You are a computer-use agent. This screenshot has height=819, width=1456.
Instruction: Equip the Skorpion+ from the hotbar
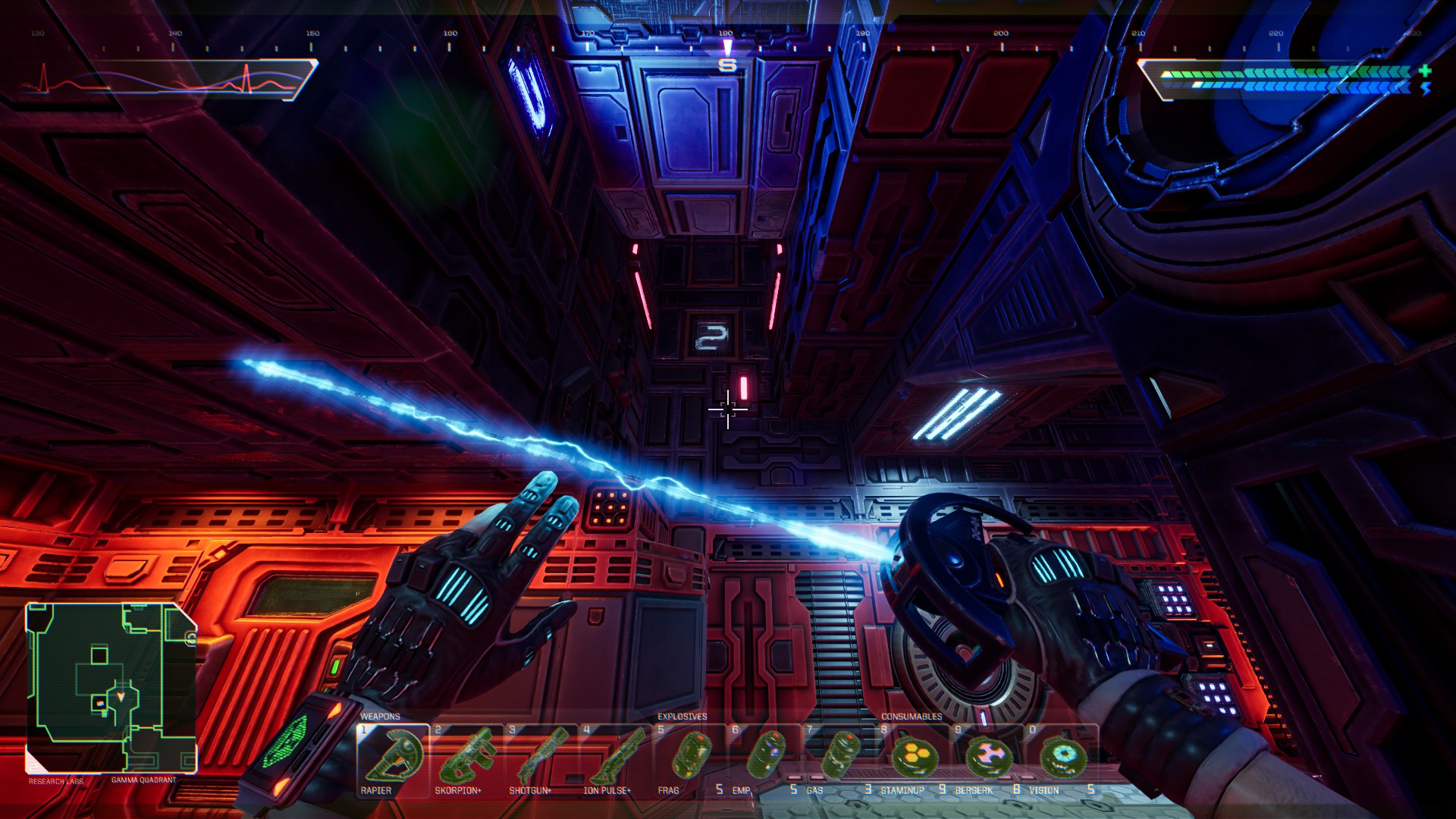tap(466, 760)
